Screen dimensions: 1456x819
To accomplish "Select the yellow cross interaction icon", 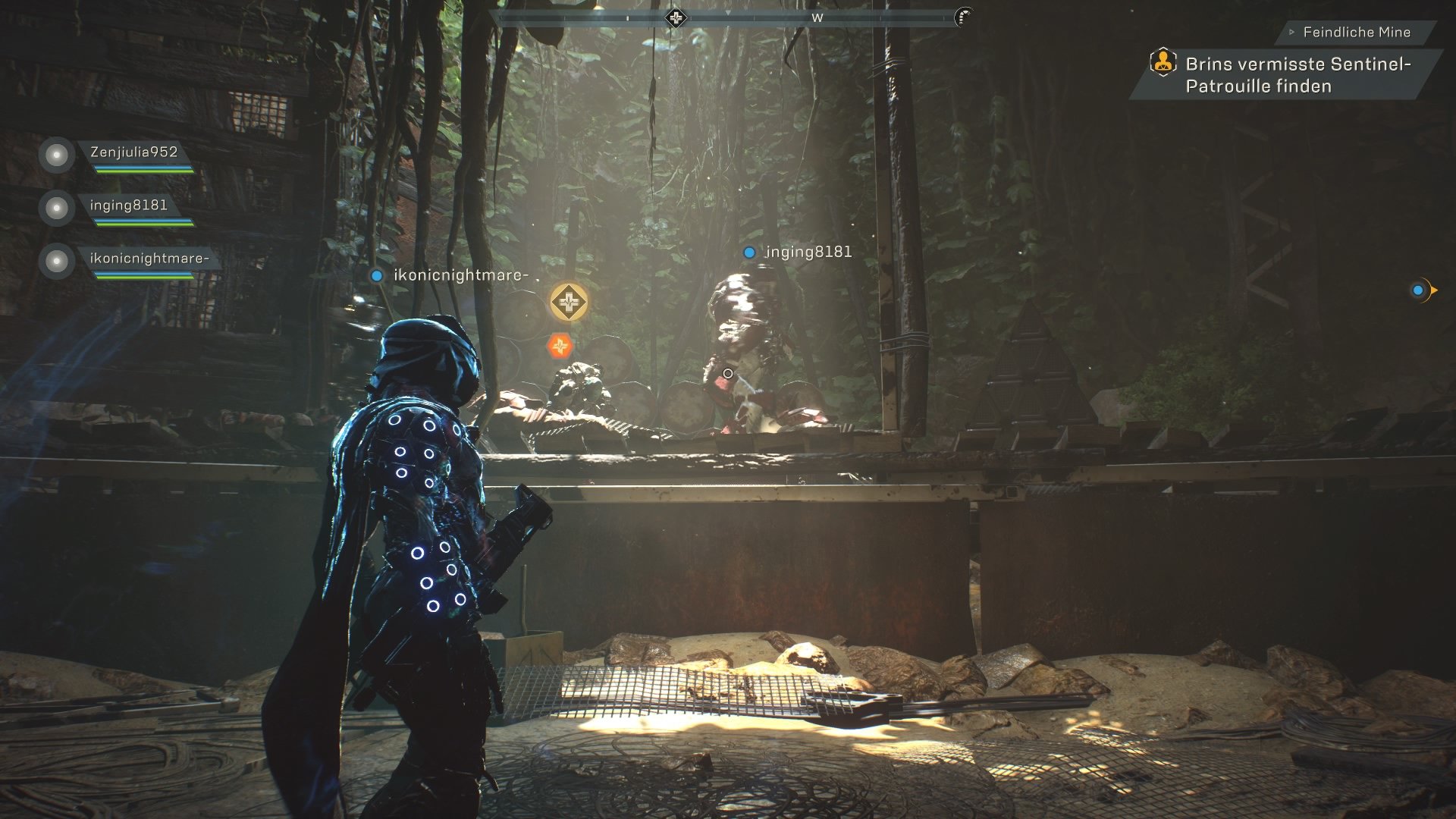I will point(567,301).
